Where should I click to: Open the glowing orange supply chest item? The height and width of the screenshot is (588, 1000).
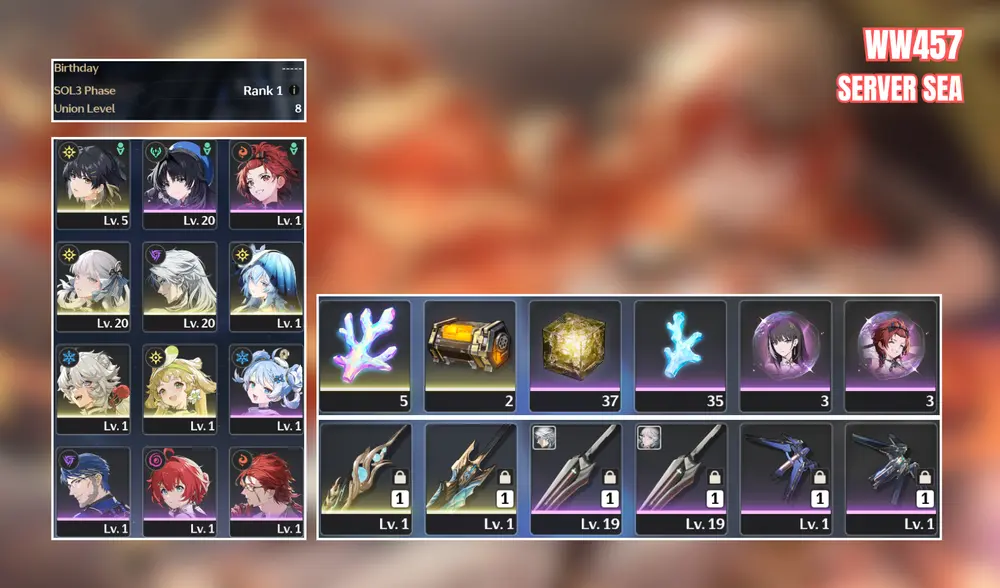[x=470, y=350]
